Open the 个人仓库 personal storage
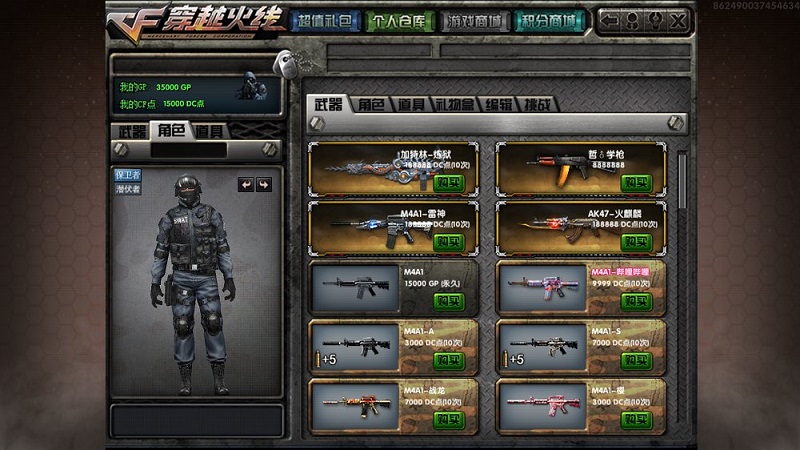The width and height of the screenshot is (800, 450). 400,20
